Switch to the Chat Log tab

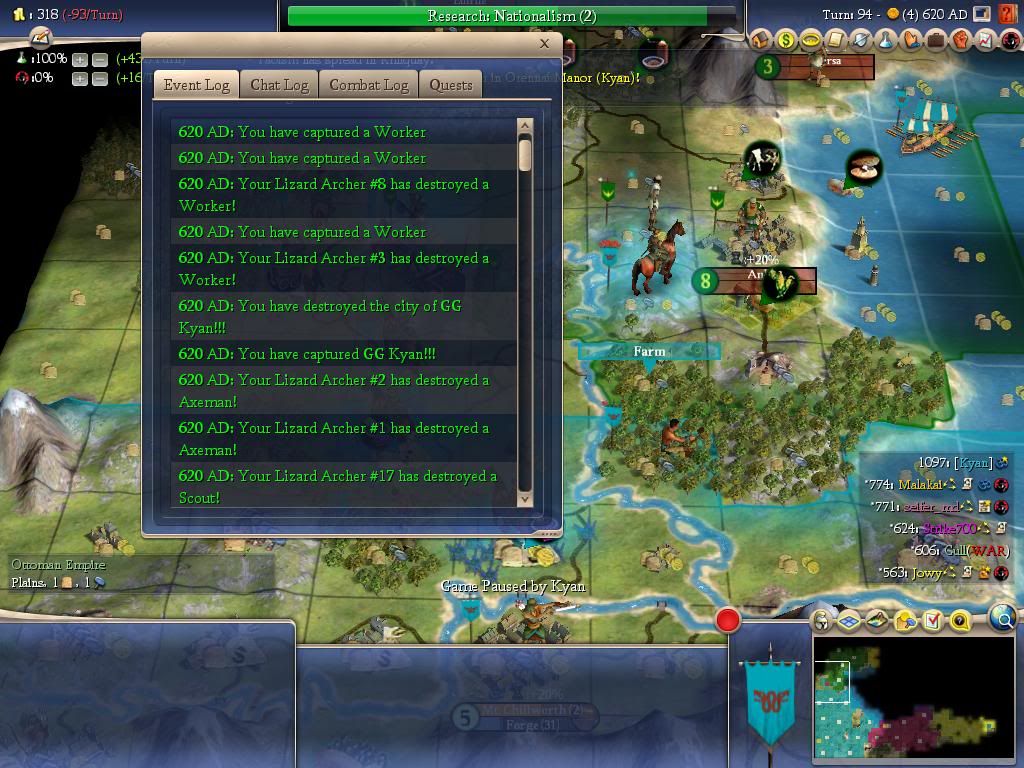point(279,85)
